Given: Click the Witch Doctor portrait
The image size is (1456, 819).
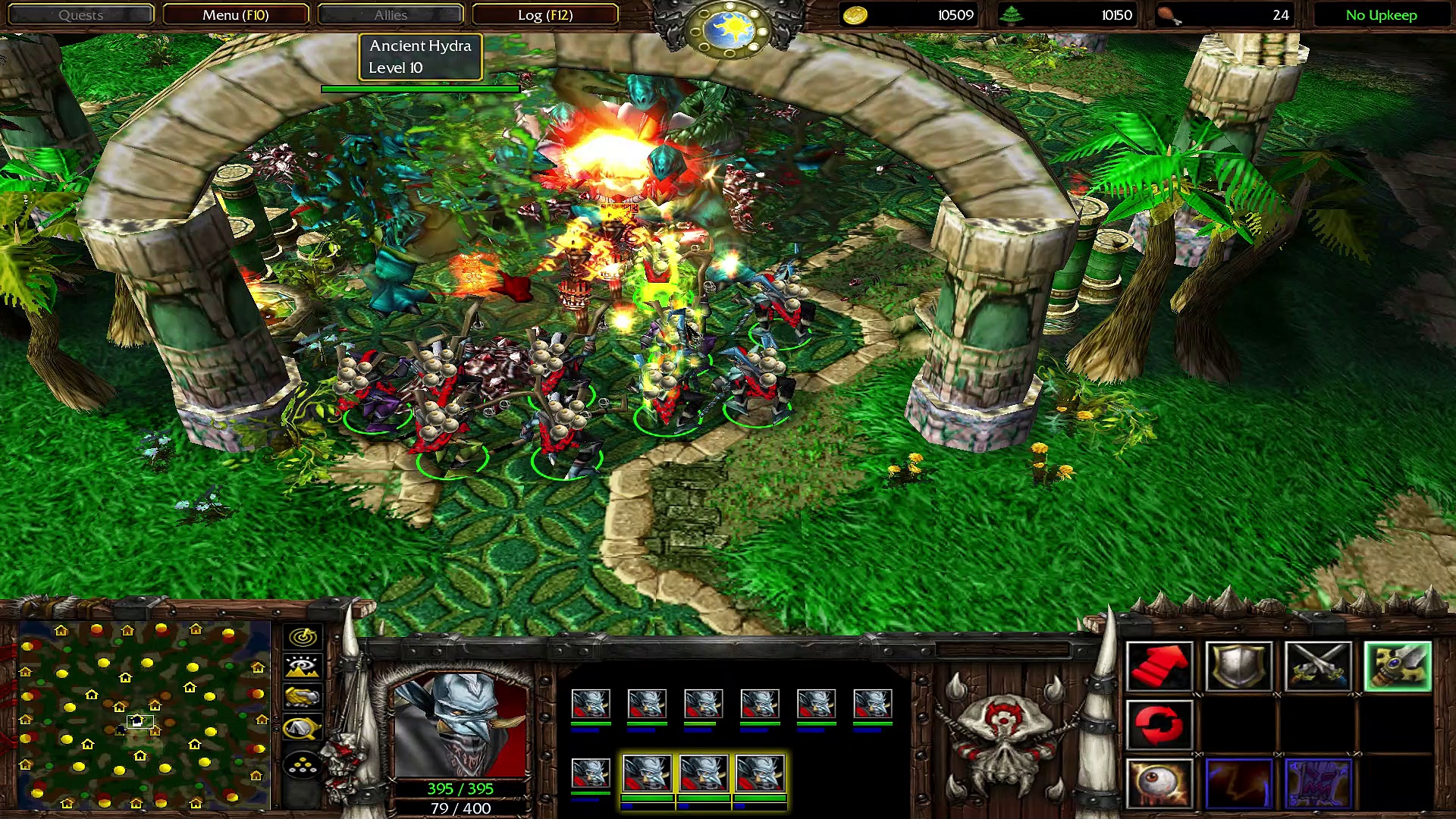Looking at the screenshot, I should click(x=460, y=725).
